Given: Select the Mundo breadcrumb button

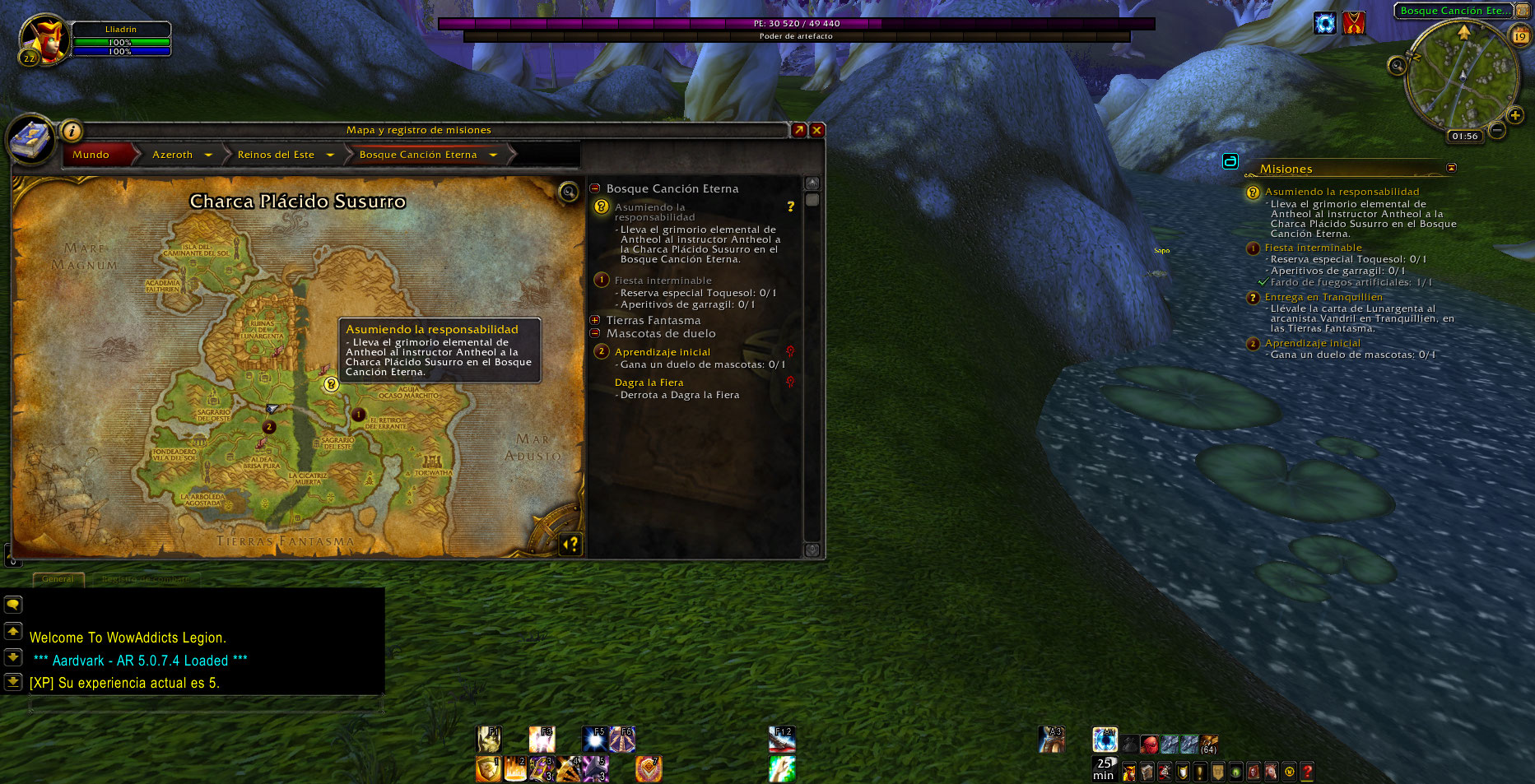Looking at the screenshot, I should click(x=91, y=155).
